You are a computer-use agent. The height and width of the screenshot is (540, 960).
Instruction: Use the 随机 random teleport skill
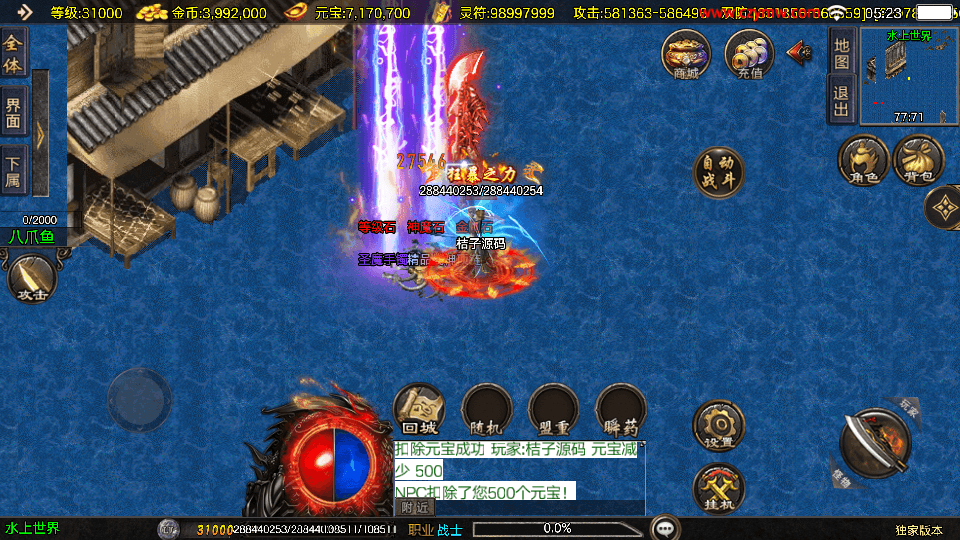coord(487,410)
